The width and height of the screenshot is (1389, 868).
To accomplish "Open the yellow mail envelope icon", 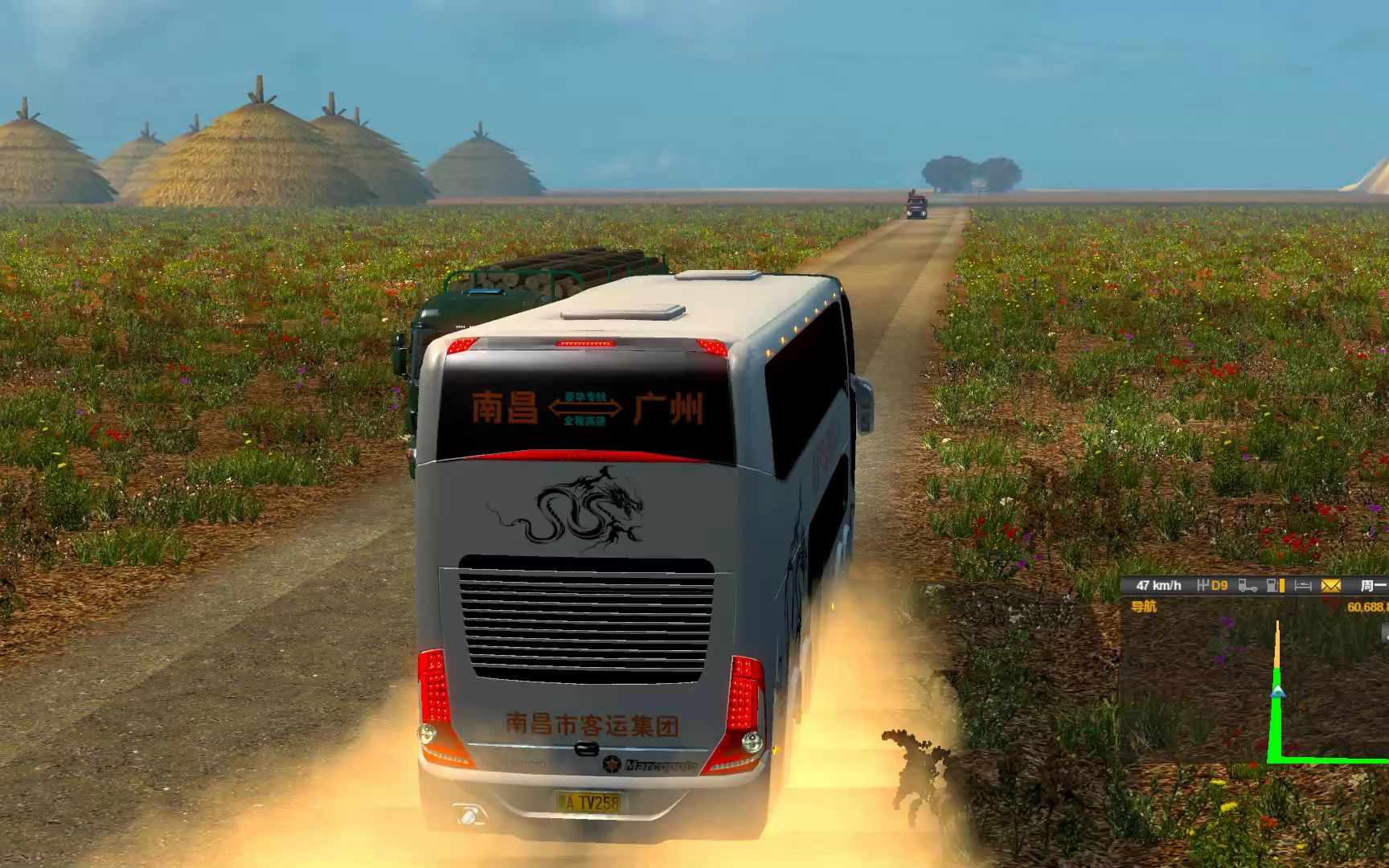I will (1331, 586).
